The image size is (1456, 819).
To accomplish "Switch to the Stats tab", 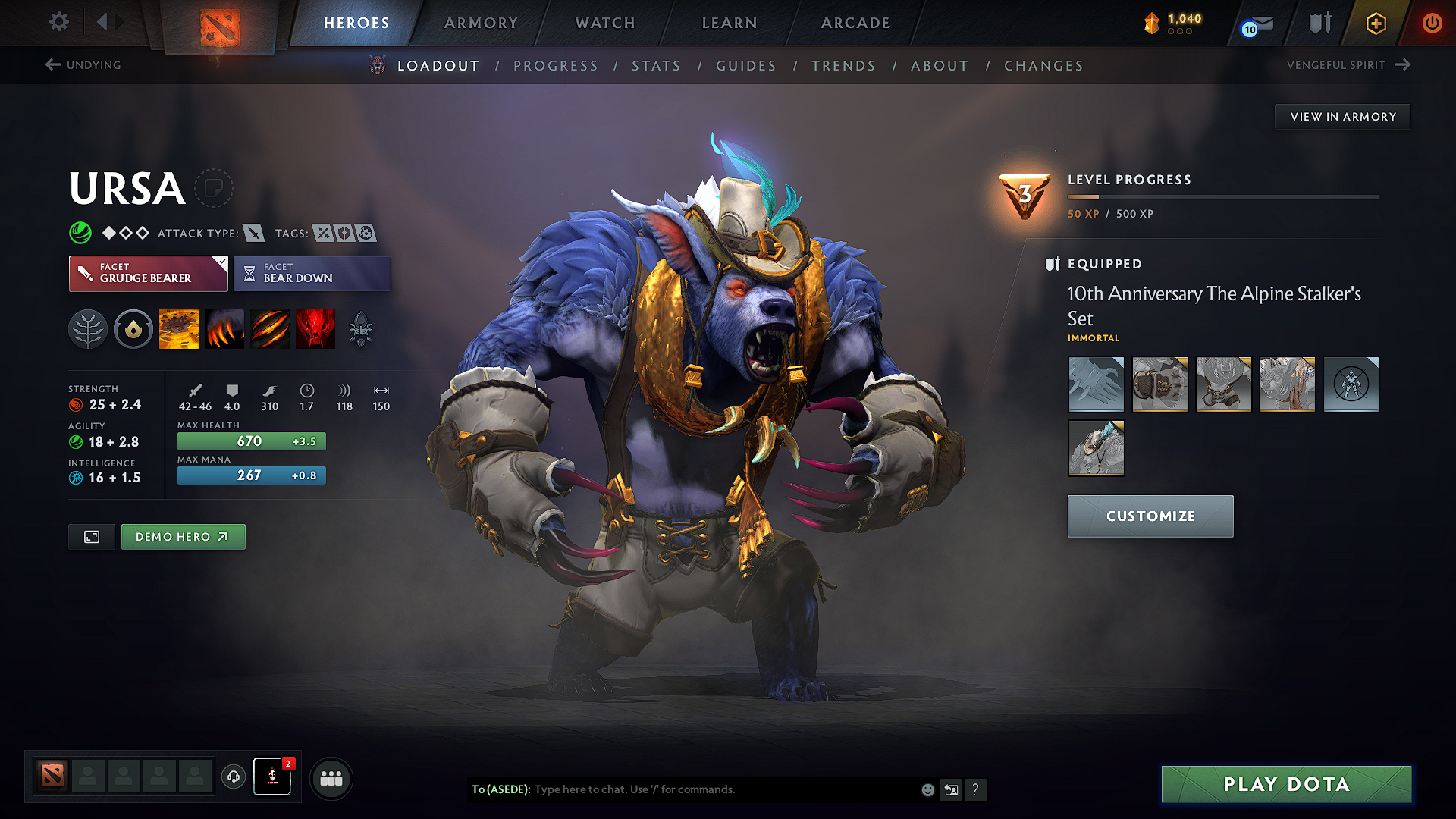I will pos(656,65).
